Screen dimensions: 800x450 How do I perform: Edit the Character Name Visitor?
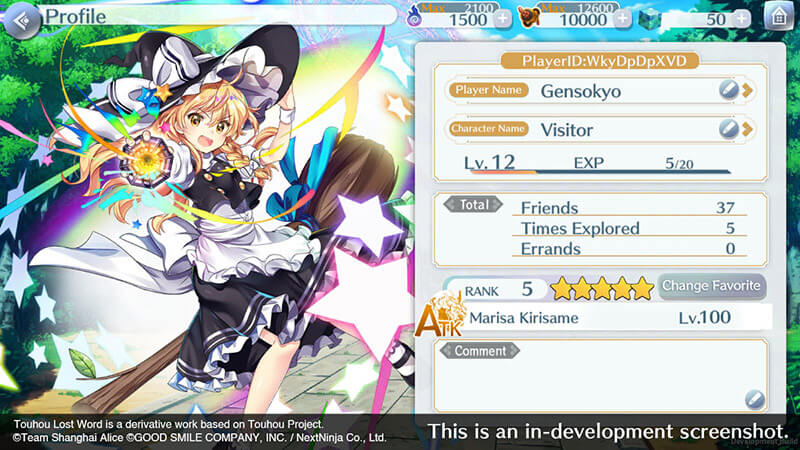pos(734,129)
